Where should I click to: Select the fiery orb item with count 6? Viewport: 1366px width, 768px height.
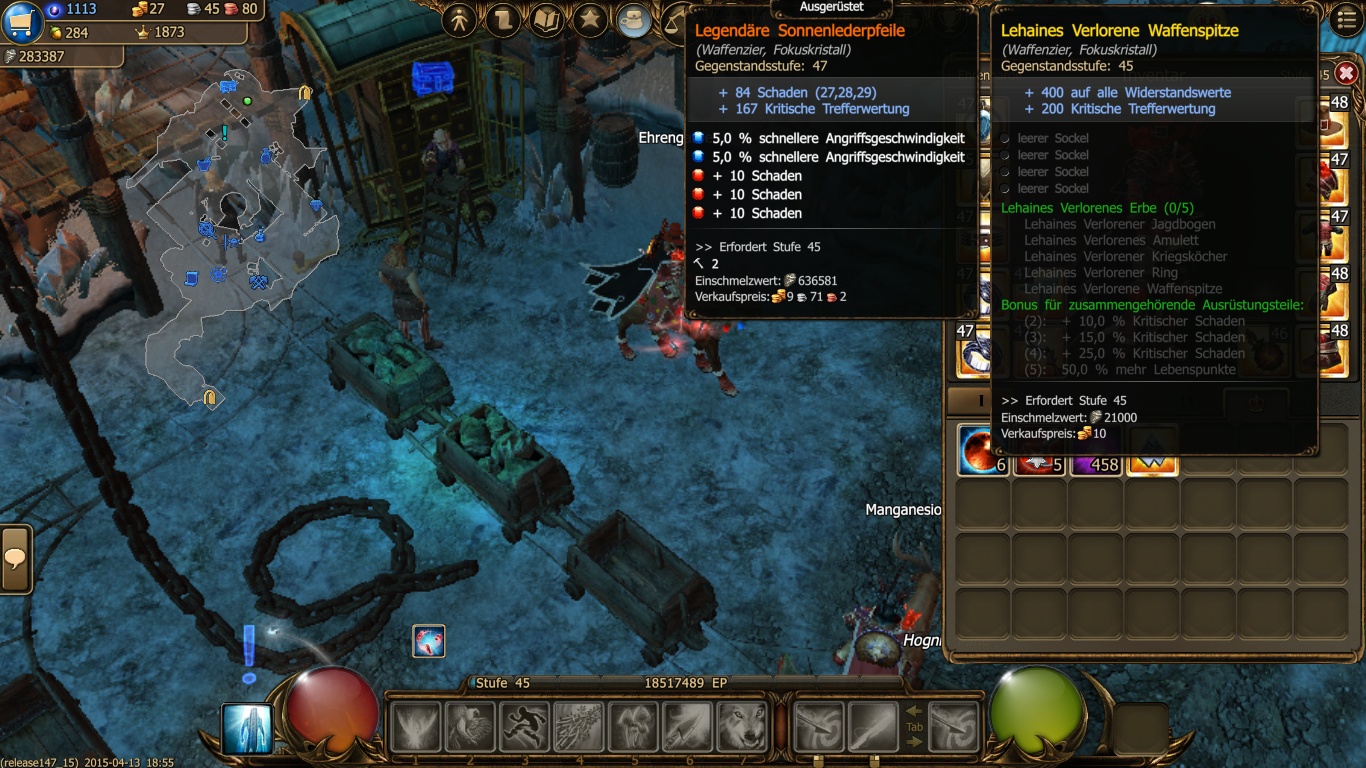click(983, 451)
